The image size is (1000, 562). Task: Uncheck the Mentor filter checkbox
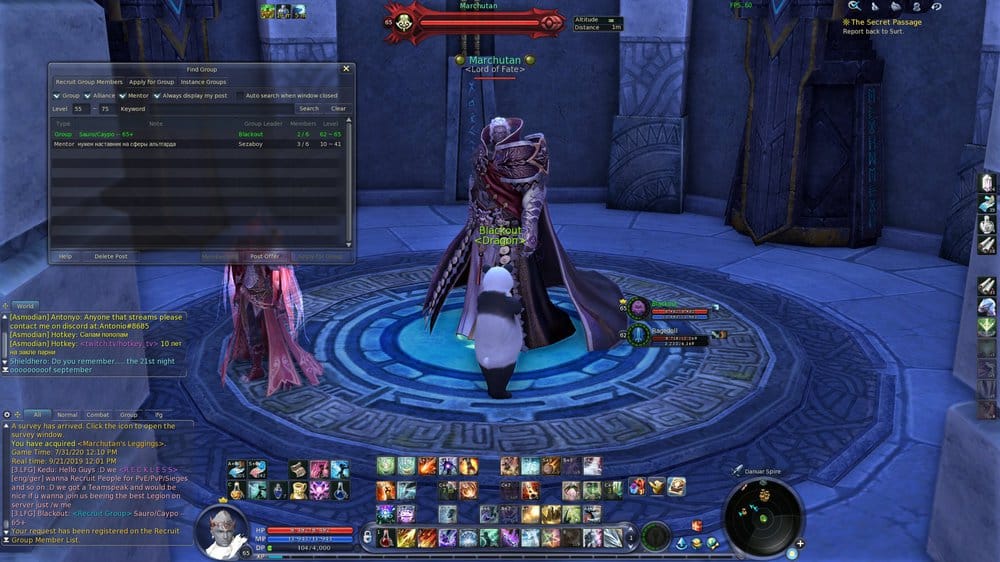tap(122, 96)
